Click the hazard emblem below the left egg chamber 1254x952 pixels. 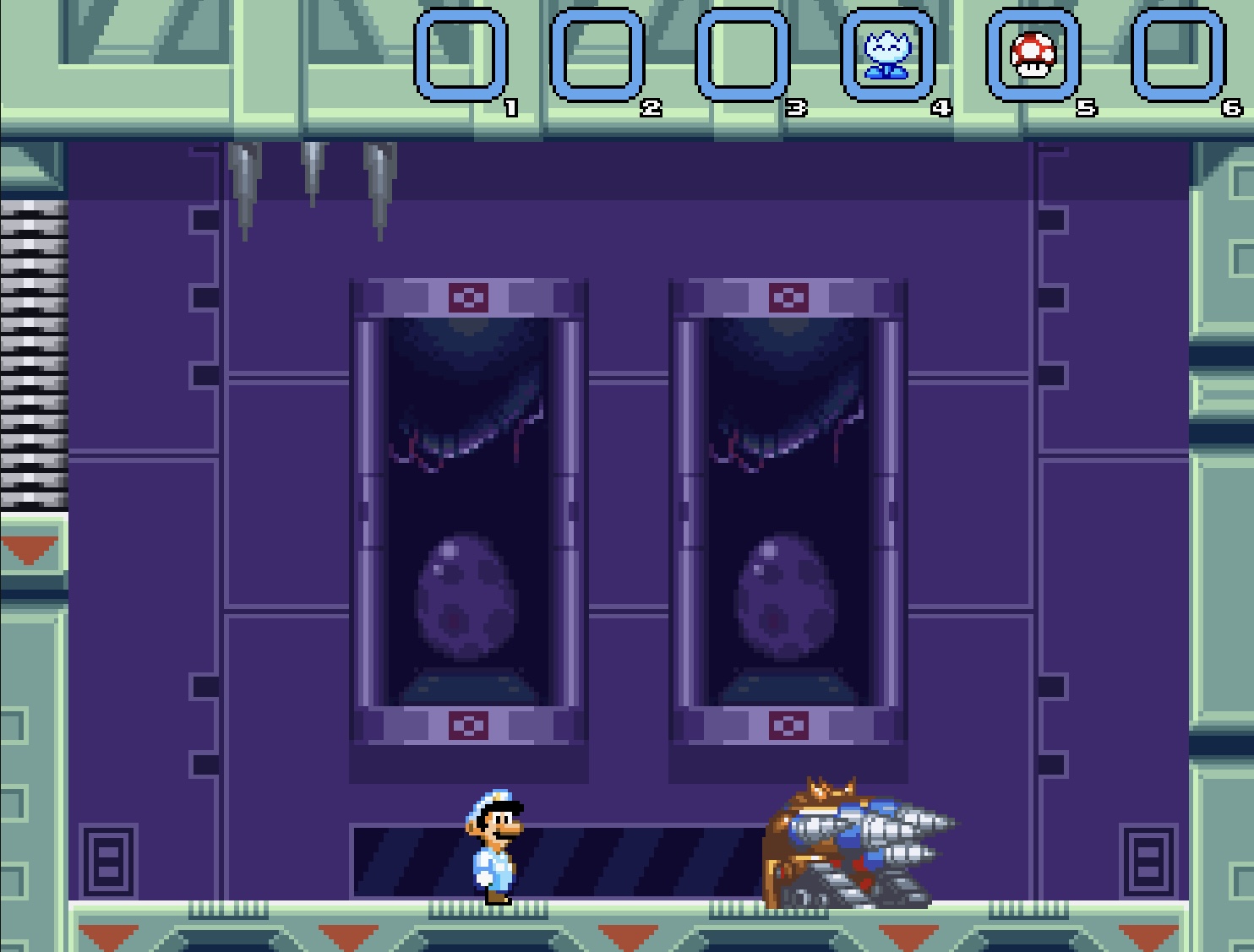pyautogui.click(x=469, y=725)
